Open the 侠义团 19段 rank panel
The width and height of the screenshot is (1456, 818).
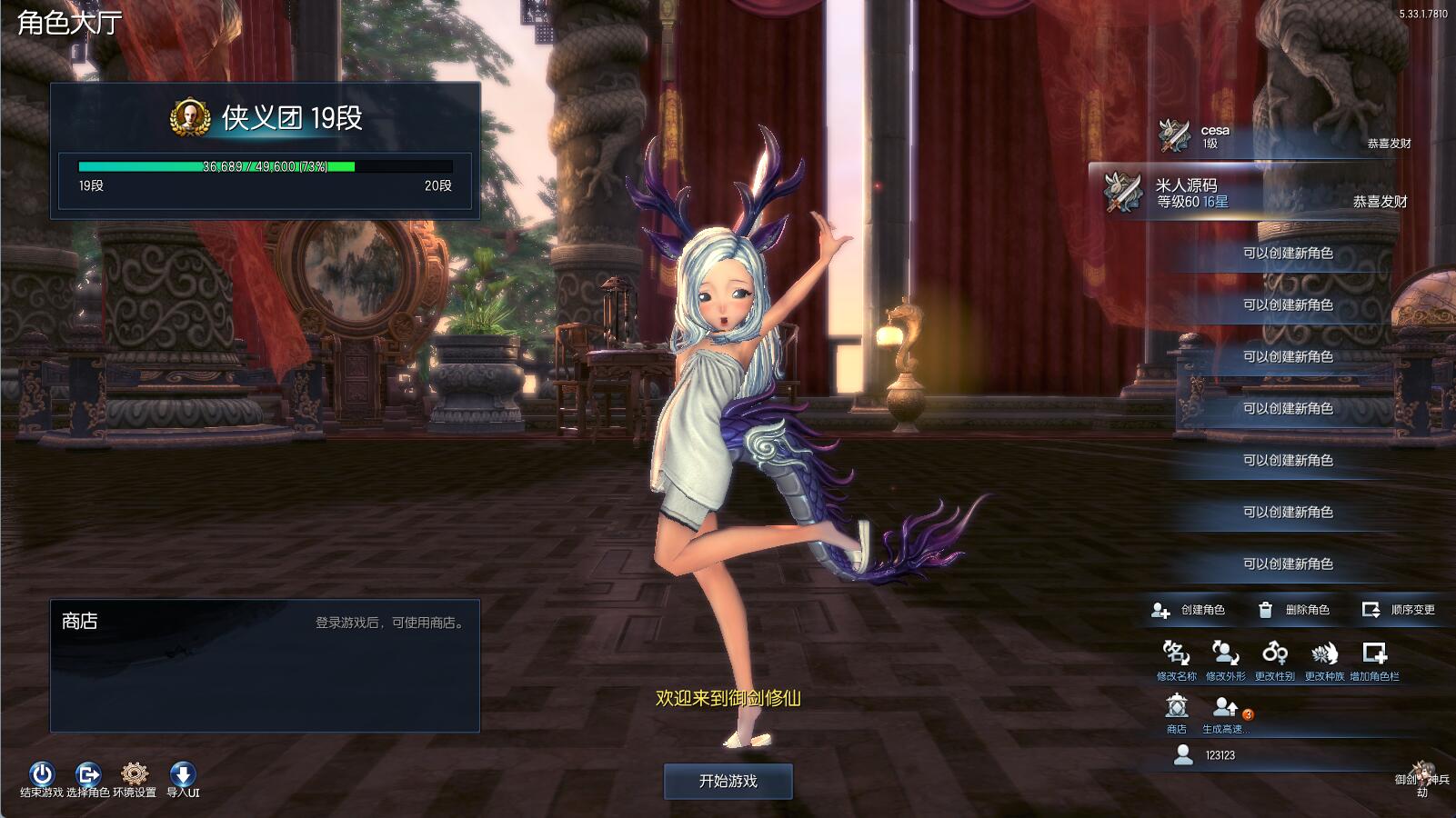265,118
